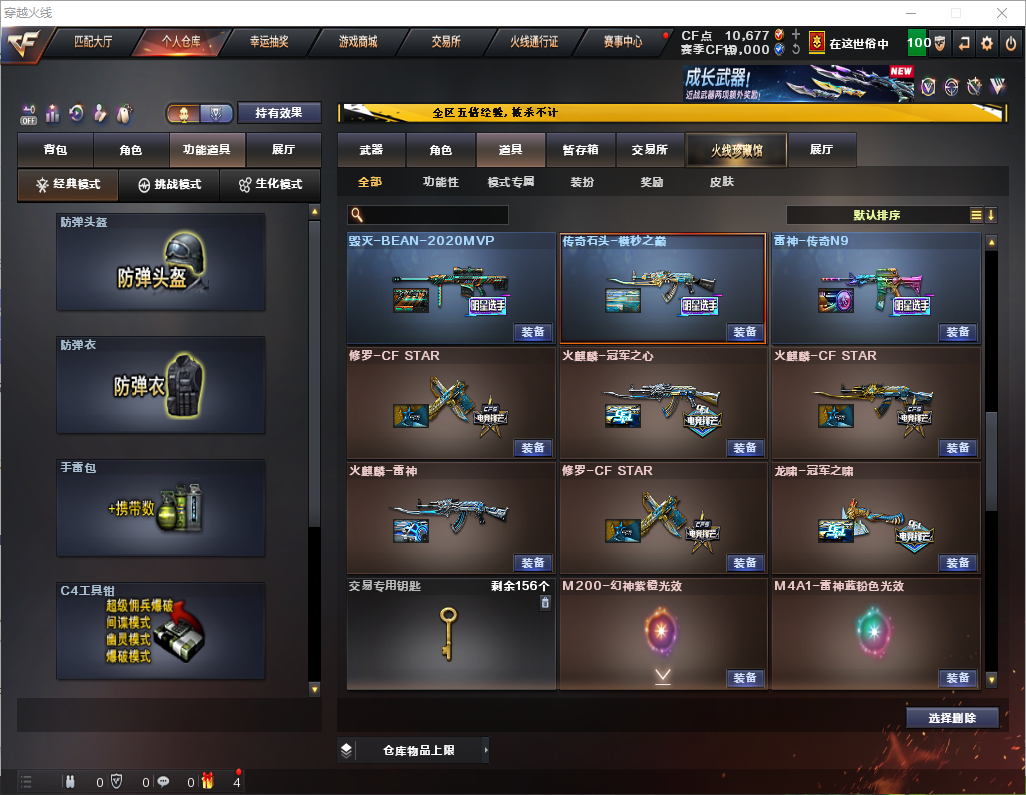Switch to the 暂存箱 temporary storage tab
Screen dimensions: 1026x795
coord(580,150)
